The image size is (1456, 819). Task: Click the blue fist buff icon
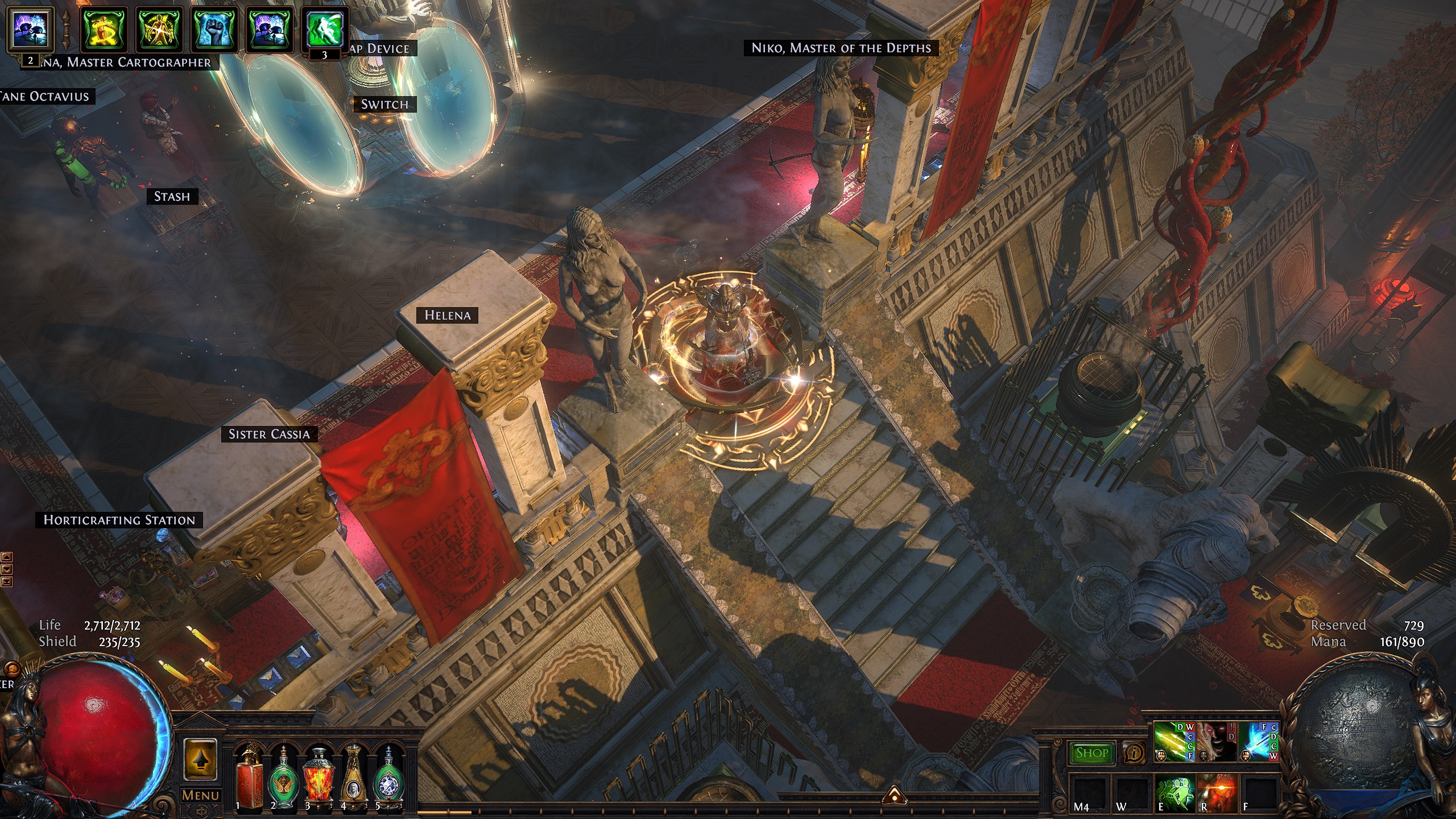click(214, 30)
